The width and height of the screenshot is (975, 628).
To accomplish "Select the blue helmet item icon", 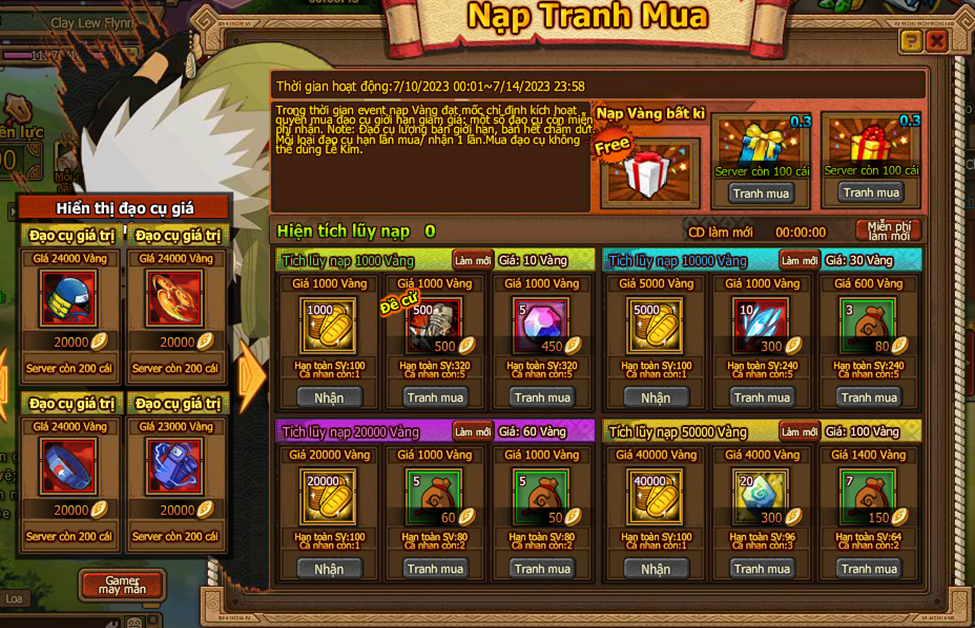I will click(69, 298).
